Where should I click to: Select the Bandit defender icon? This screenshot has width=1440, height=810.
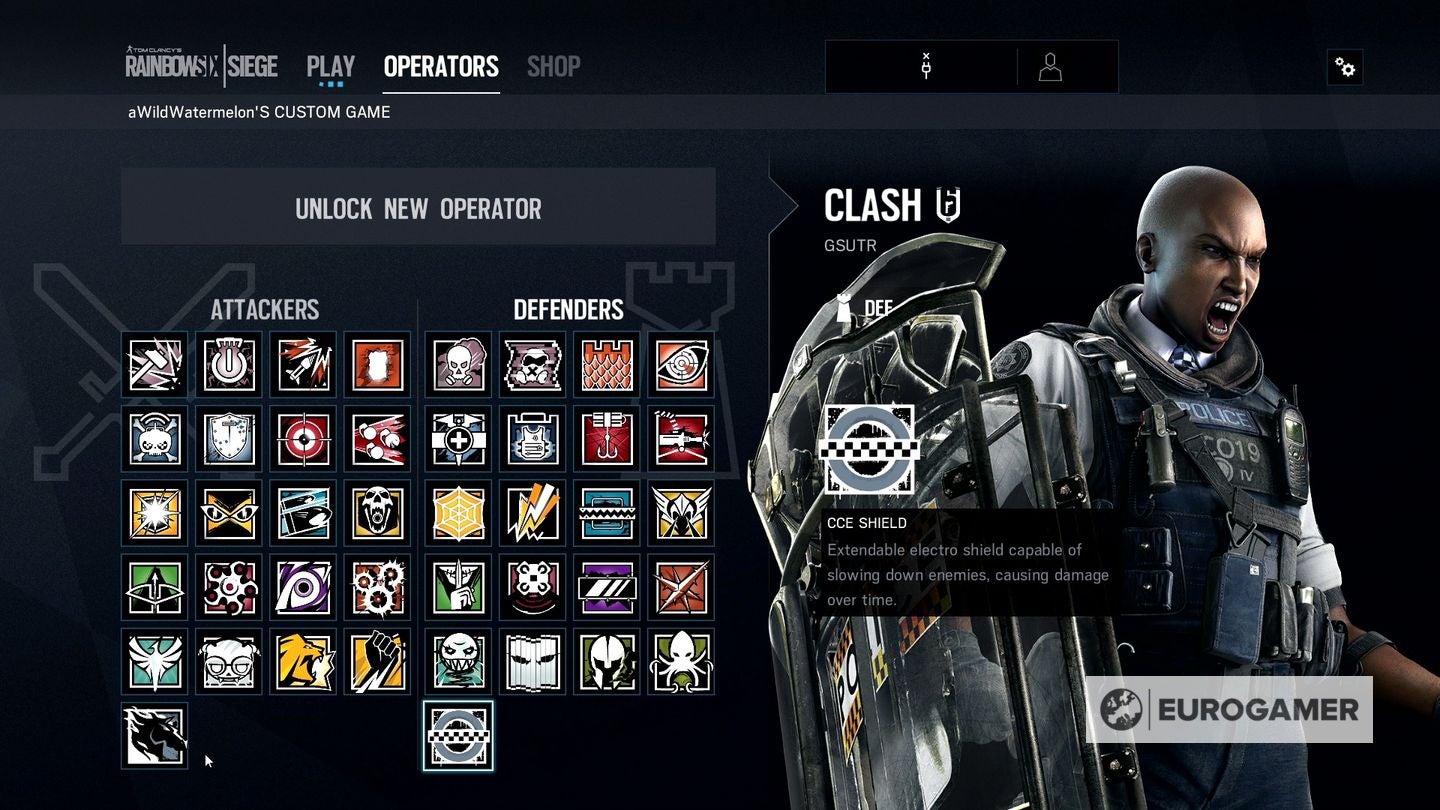(x=532, y=512)
